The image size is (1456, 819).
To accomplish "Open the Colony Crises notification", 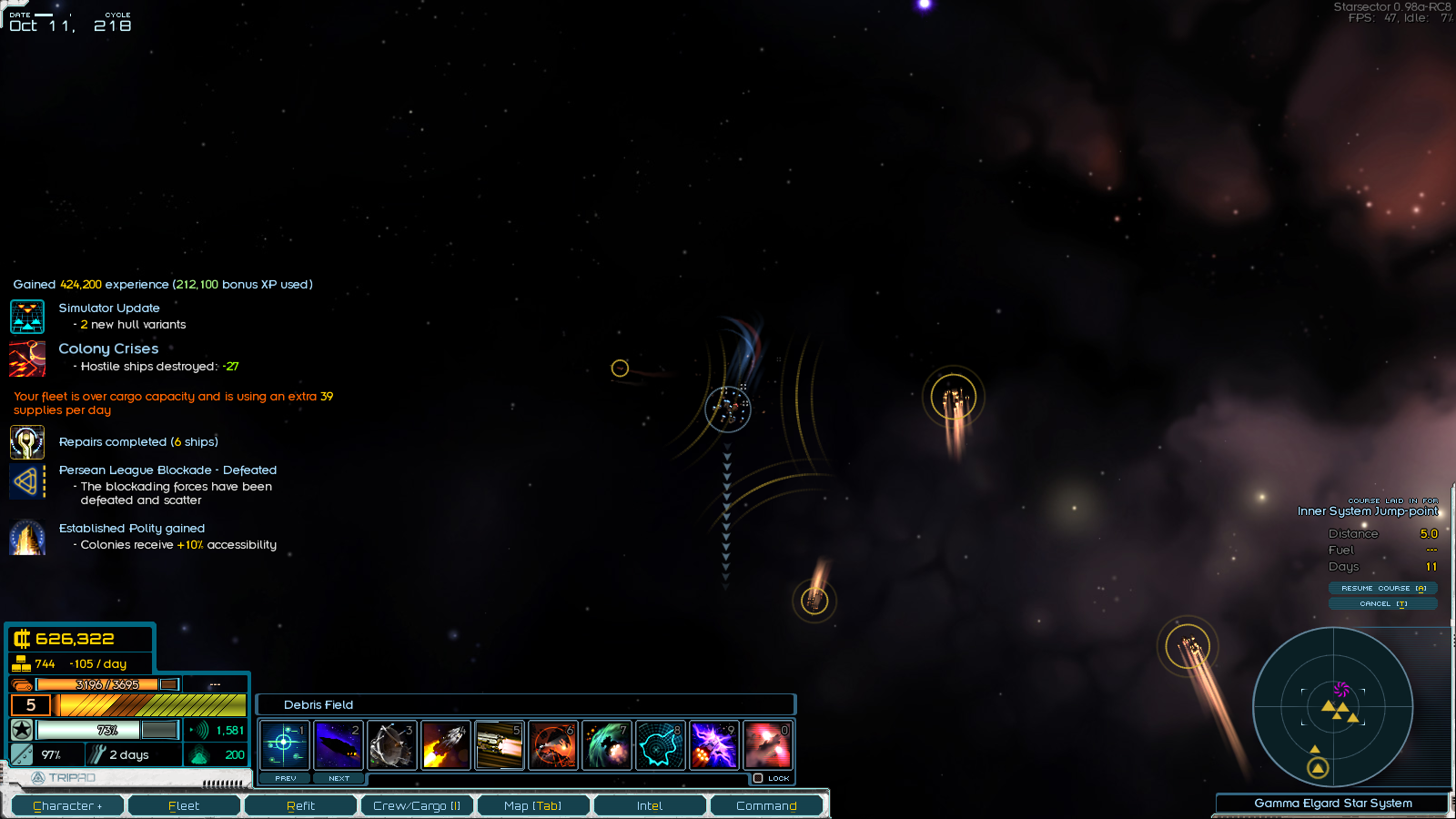I will (x=108, y=349).
